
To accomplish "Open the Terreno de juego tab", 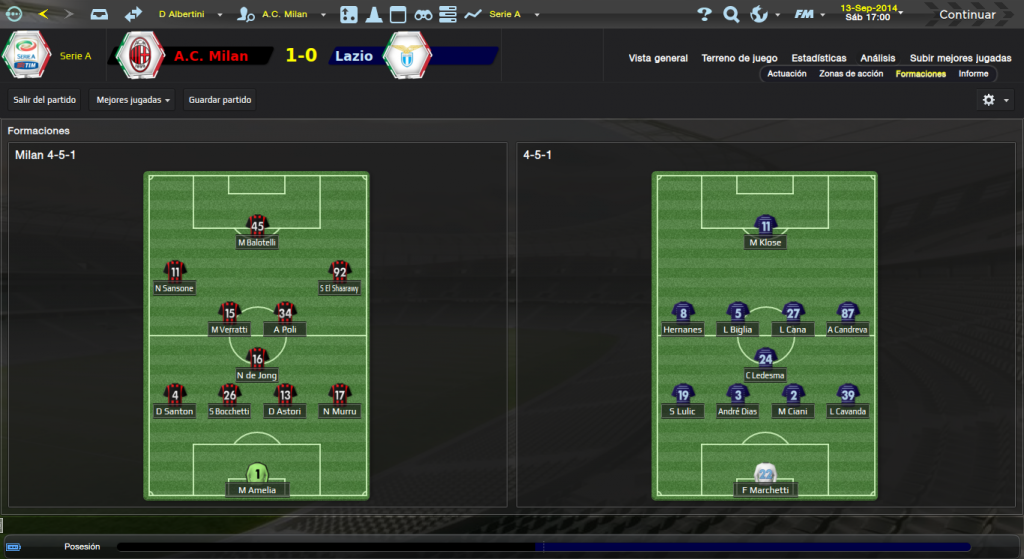I will pyautogui.click(x=740, y=58).
